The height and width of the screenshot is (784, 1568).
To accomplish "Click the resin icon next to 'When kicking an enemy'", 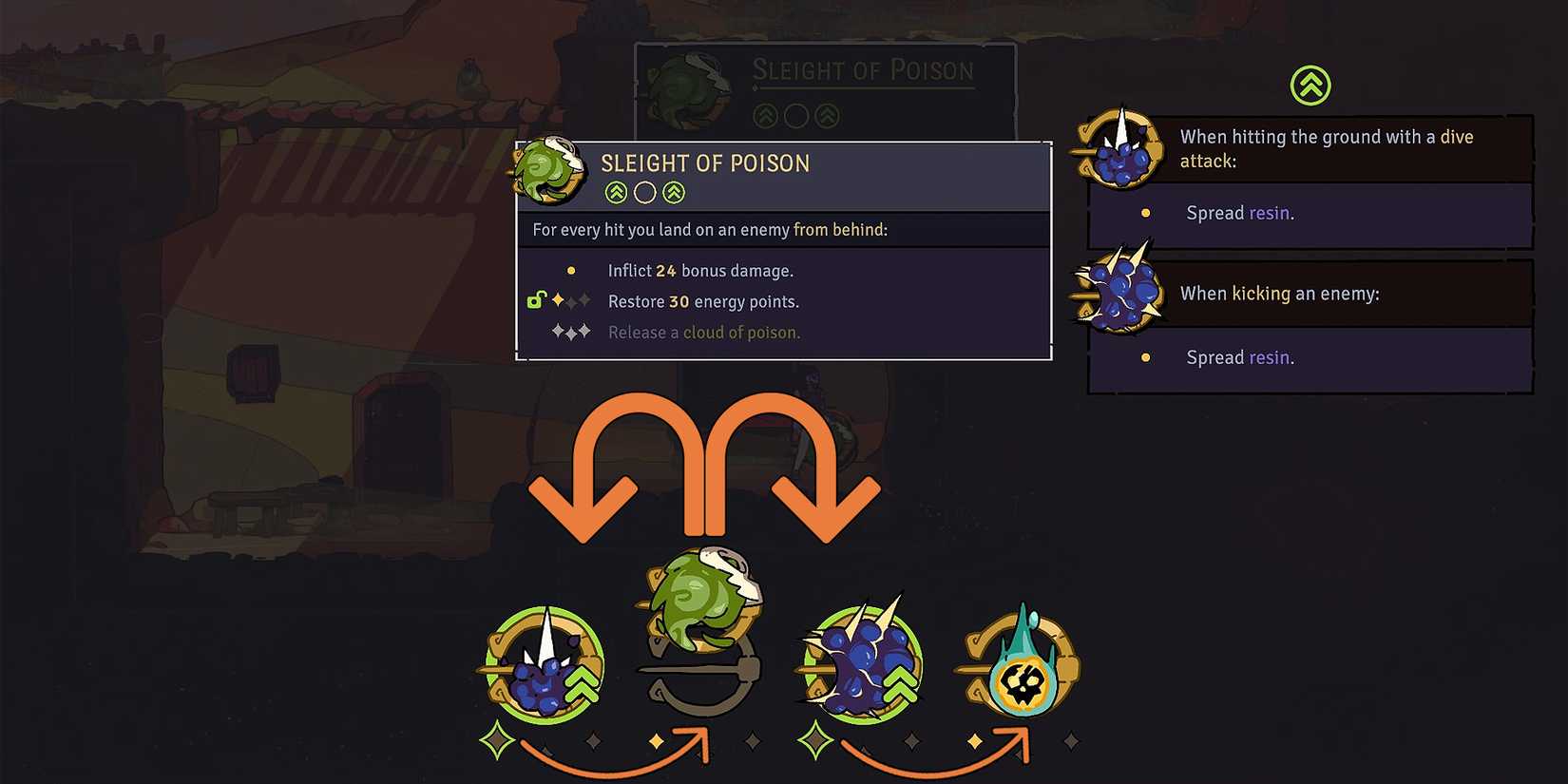I will pos(1121,293).
